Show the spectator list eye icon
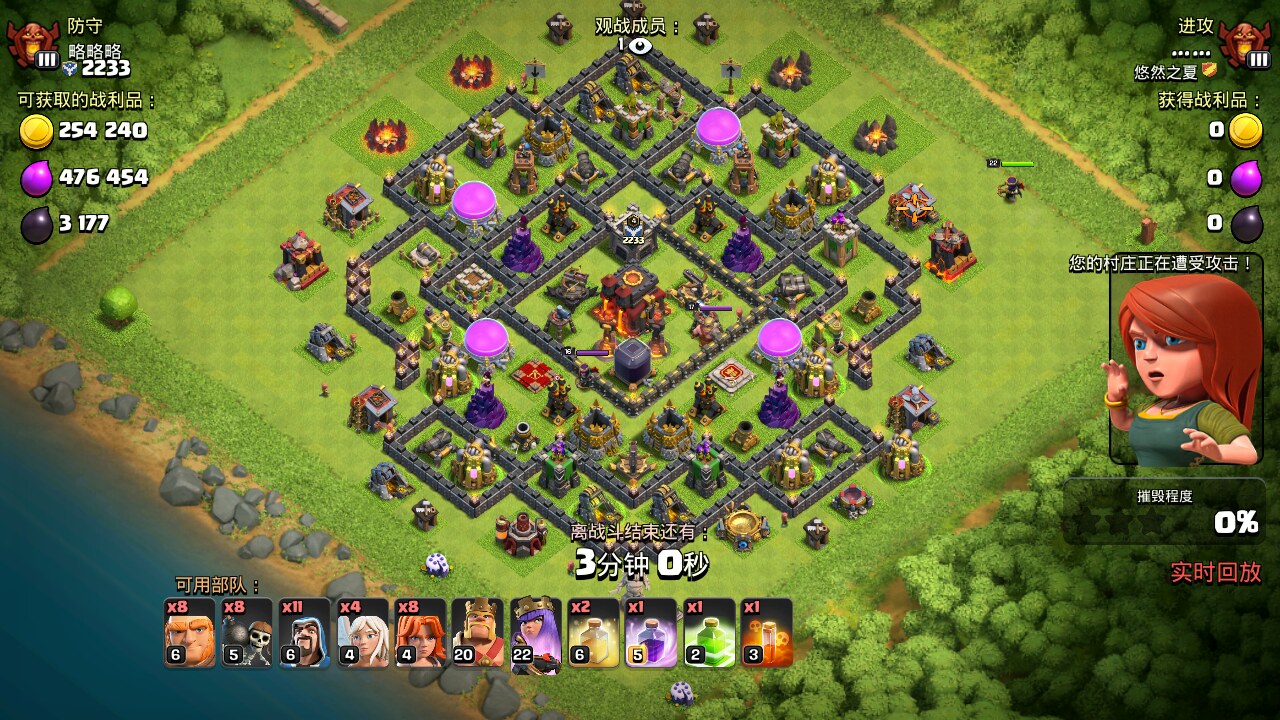Screen dimensions: 1280x720 click(639, 45)
